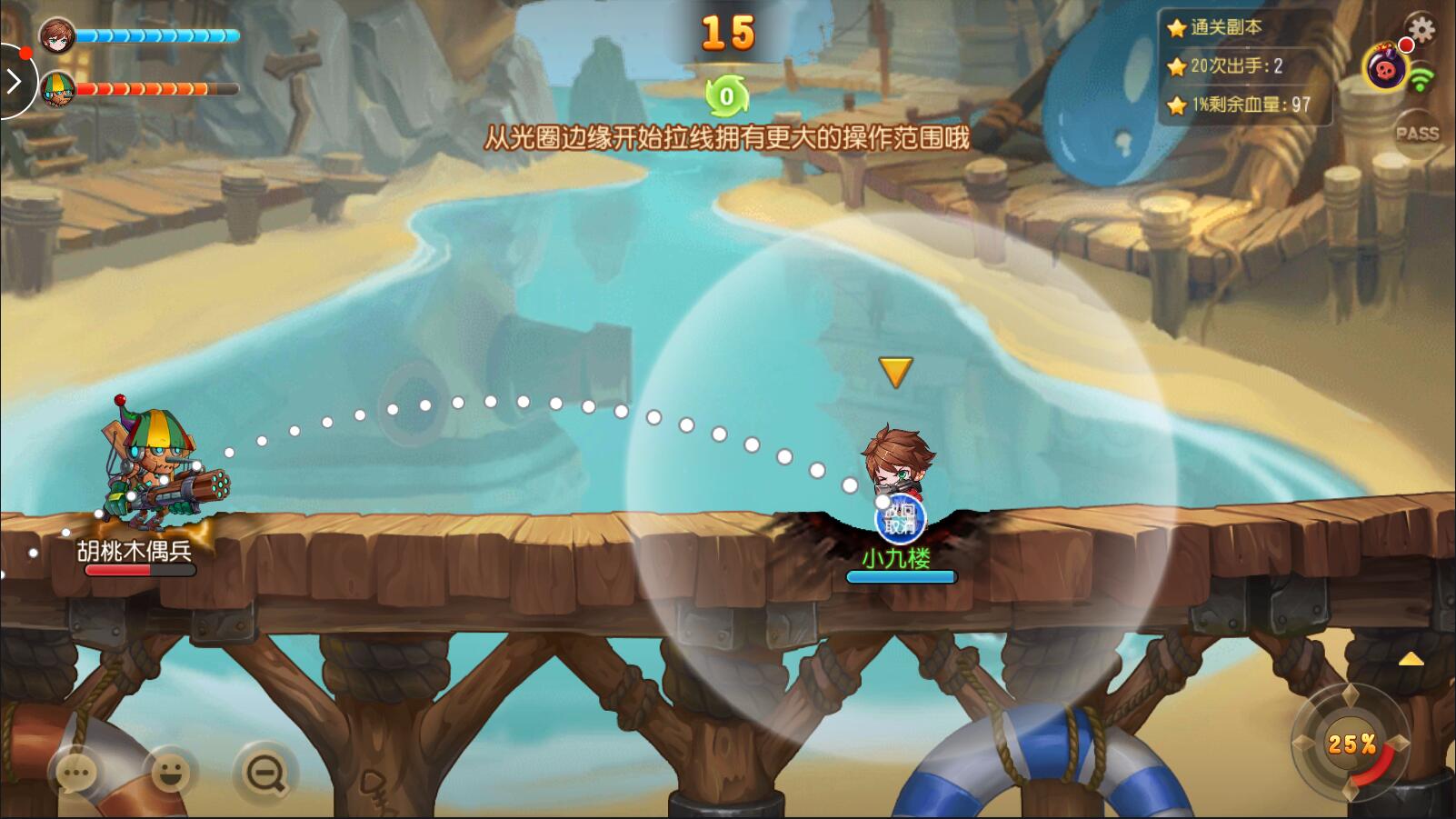Open the smiley emoji panel
Screen dimensions: 1456x819
coord(170,774)
